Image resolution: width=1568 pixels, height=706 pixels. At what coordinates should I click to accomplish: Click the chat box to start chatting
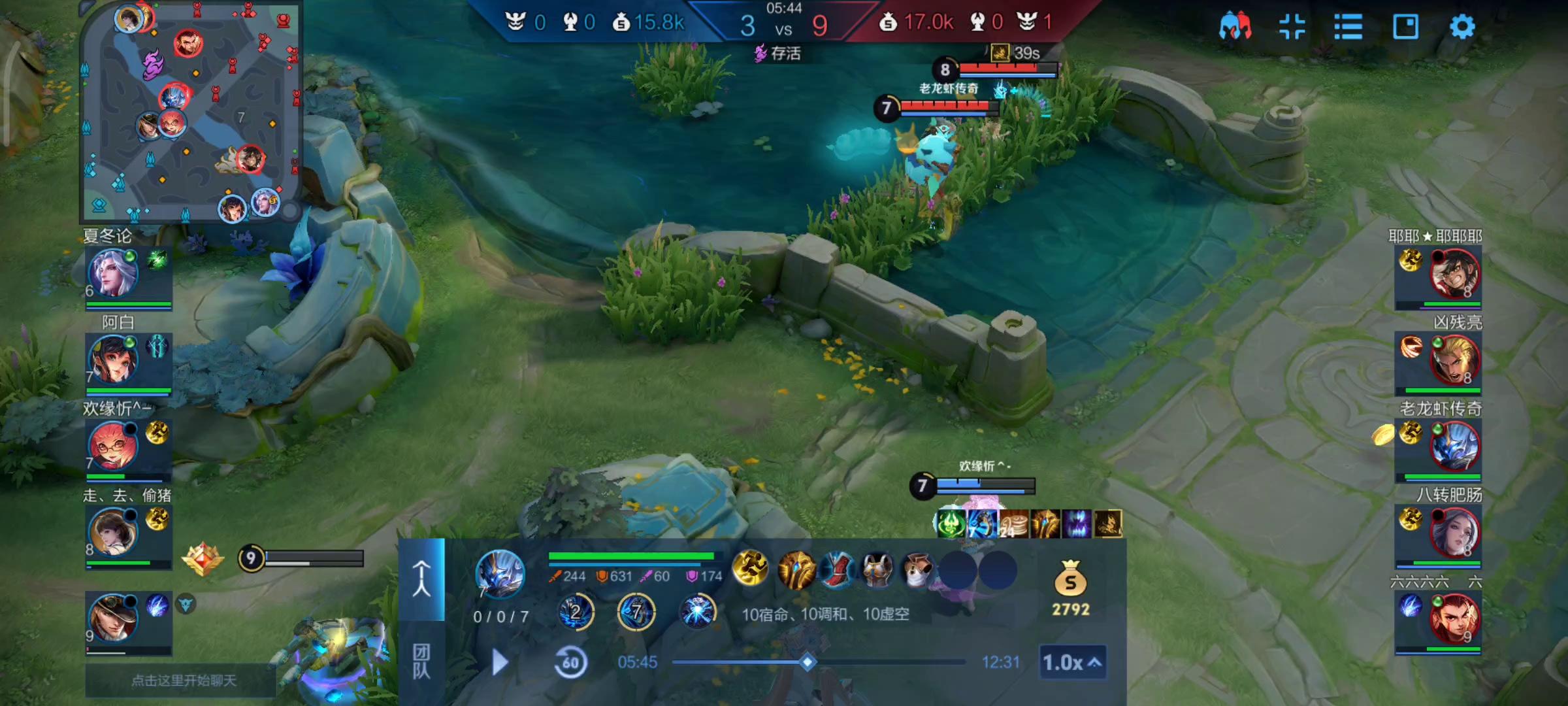click(x=183, y=681)
